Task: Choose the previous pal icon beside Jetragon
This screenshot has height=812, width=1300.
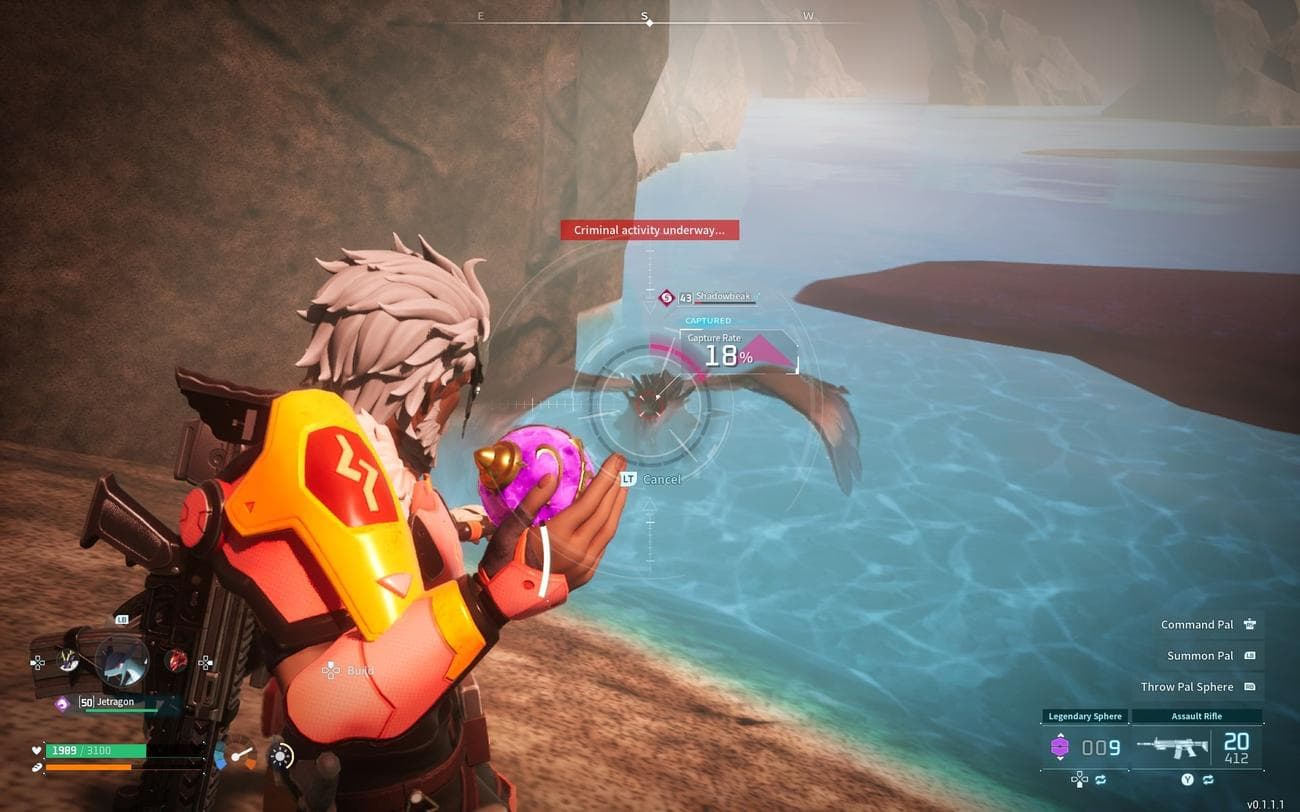Action: (68, 660)
